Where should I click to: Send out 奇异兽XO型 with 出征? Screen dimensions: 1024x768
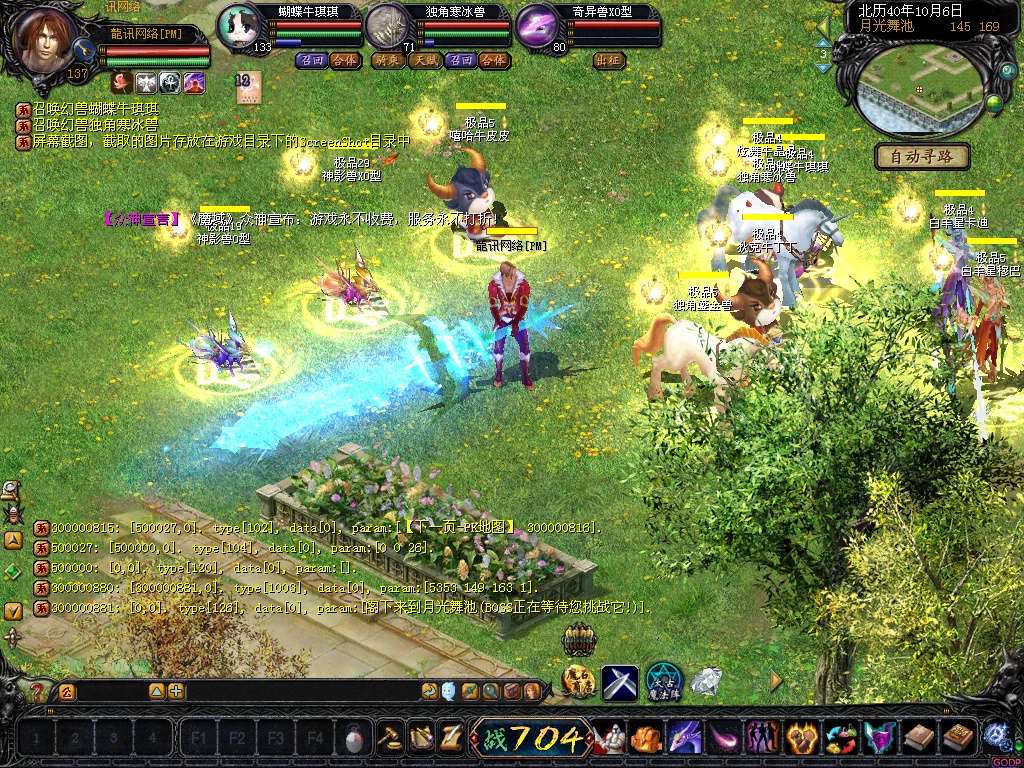[609, 60]
